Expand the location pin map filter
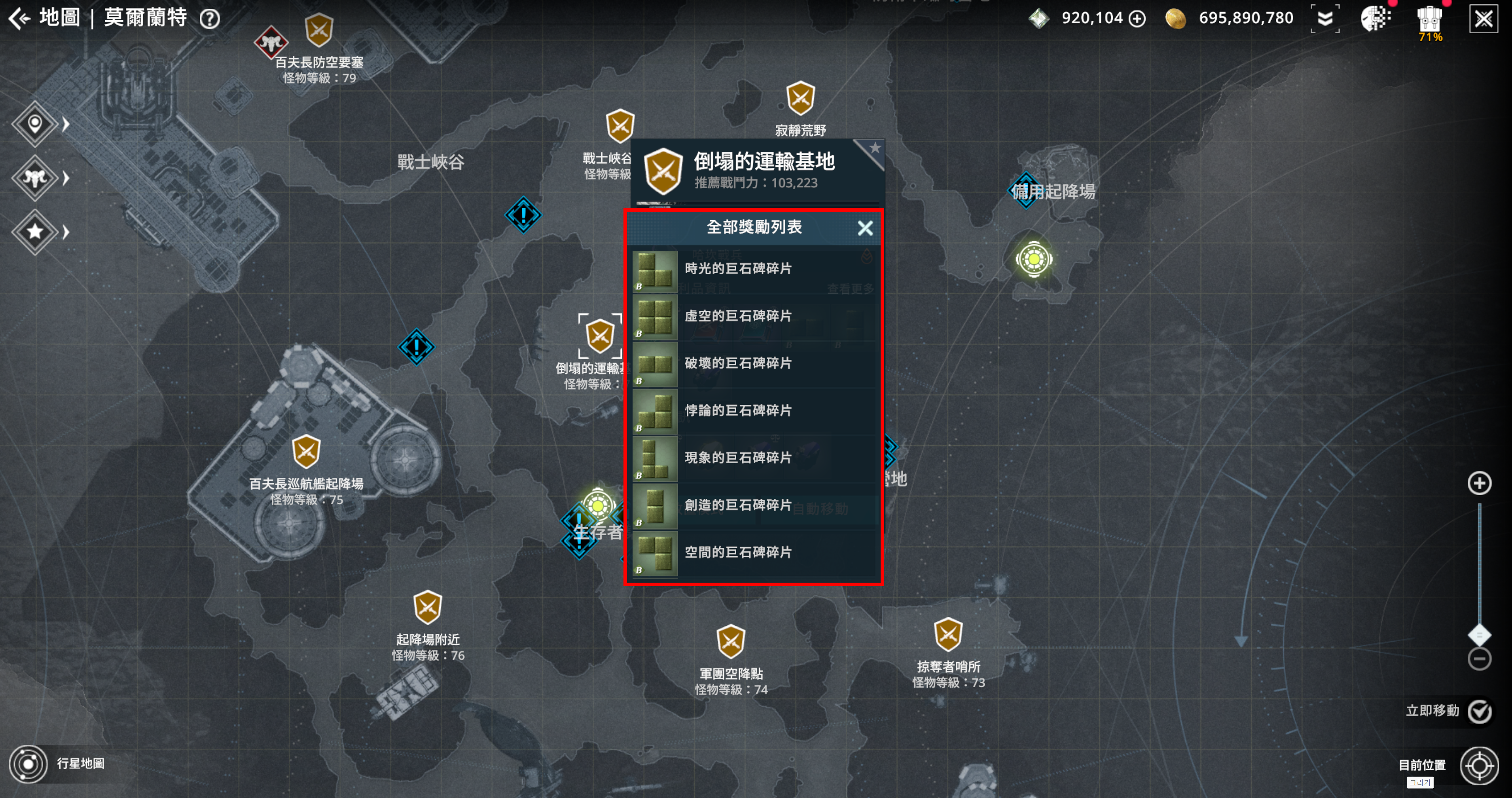 (x=35, y=124)
